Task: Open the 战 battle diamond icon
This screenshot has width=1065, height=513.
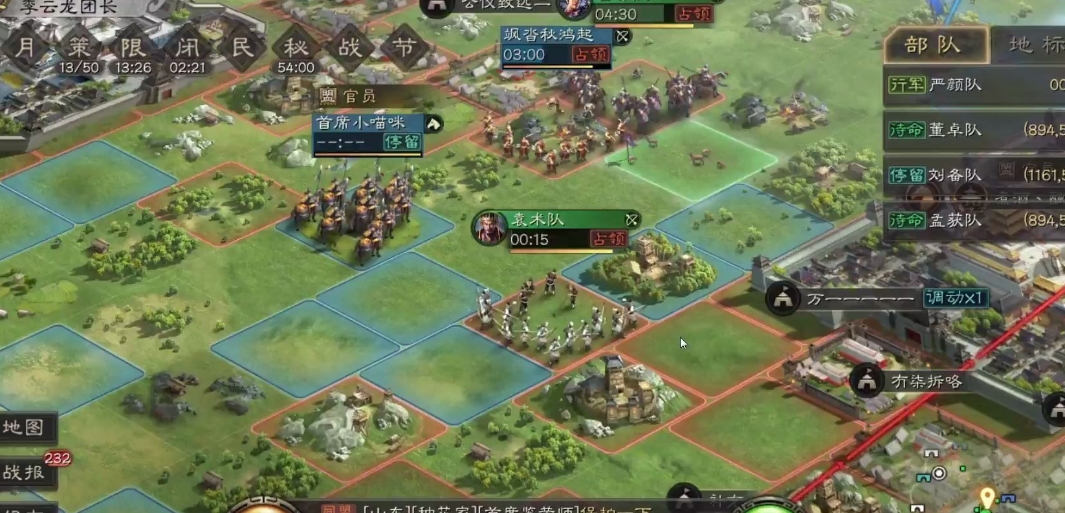Action: [x=350, y=48]
